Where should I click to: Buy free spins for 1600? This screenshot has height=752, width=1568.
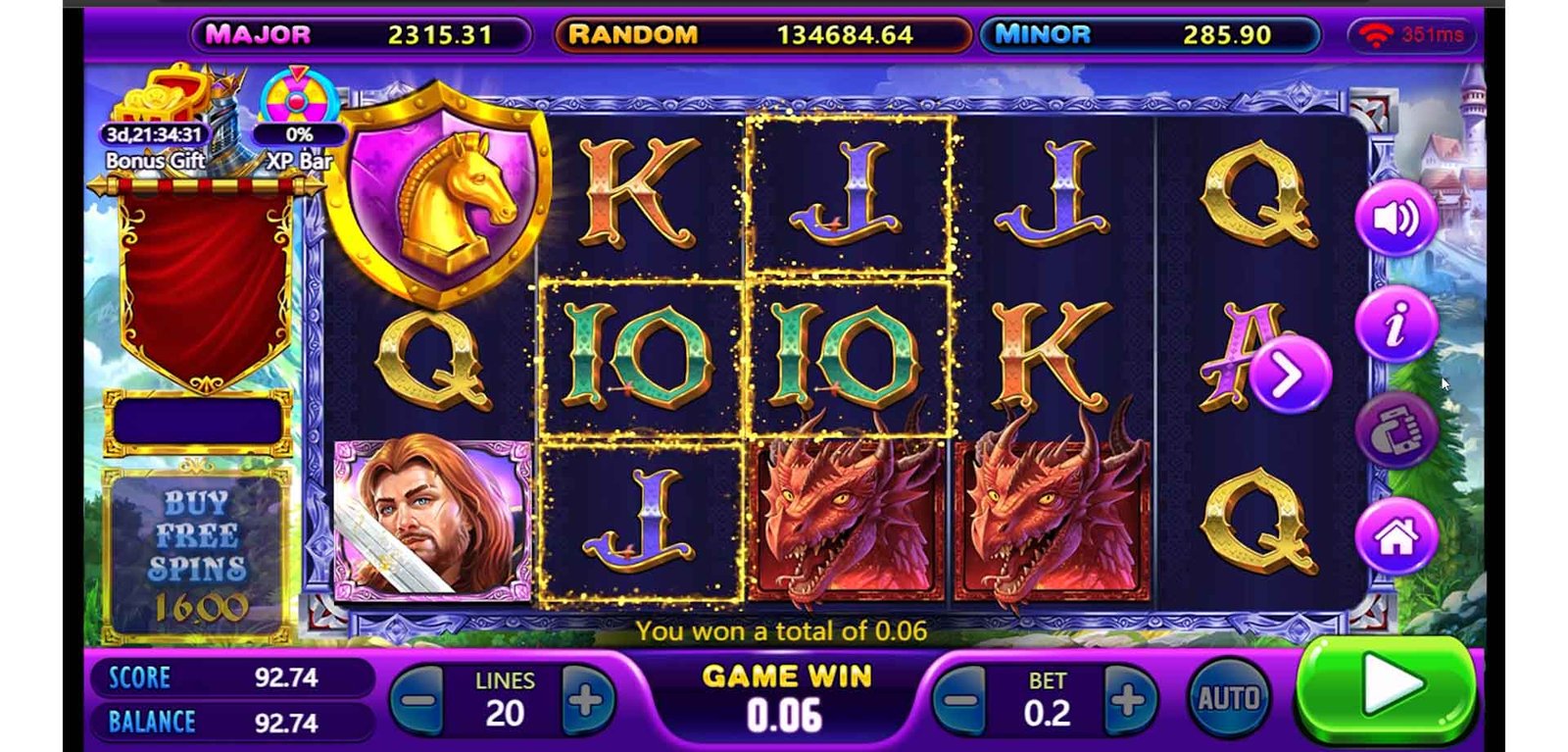(197, 556)
